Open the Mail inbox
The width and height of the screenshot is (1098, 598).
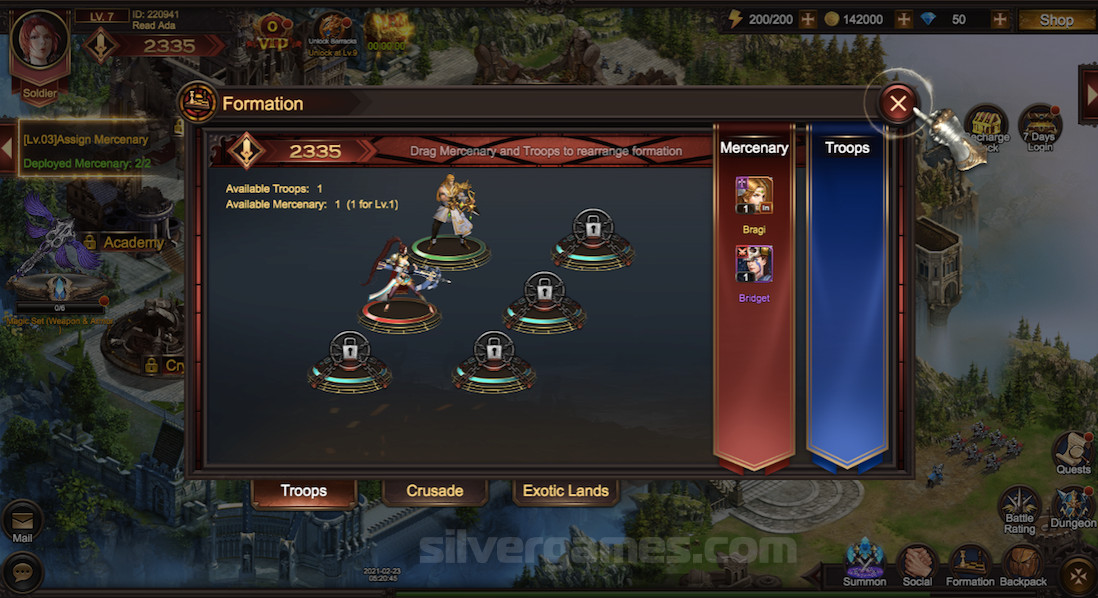(x=22, y=522)
